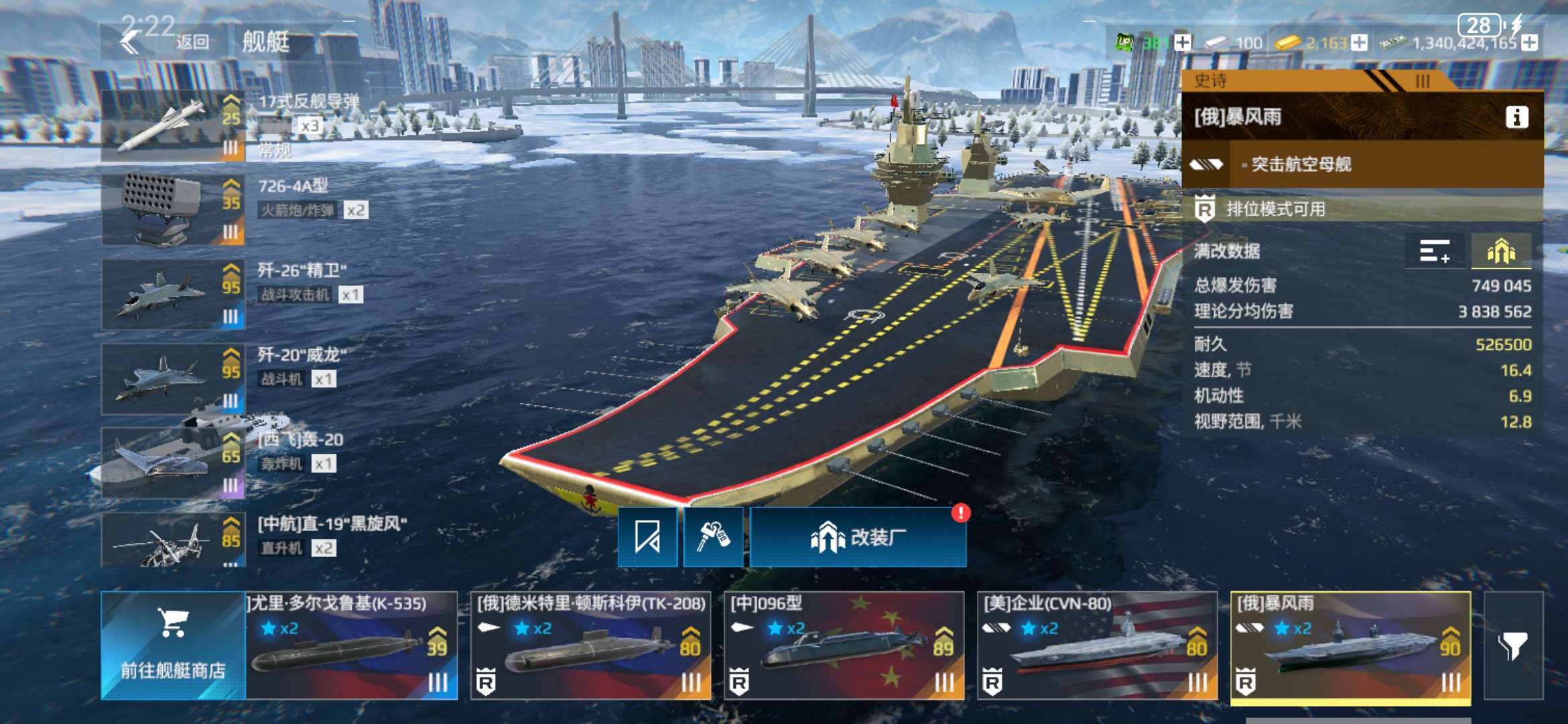Choose the TK-208 submarine card
The height and width of the screenshot is (724, 1568).
point(590,646)
